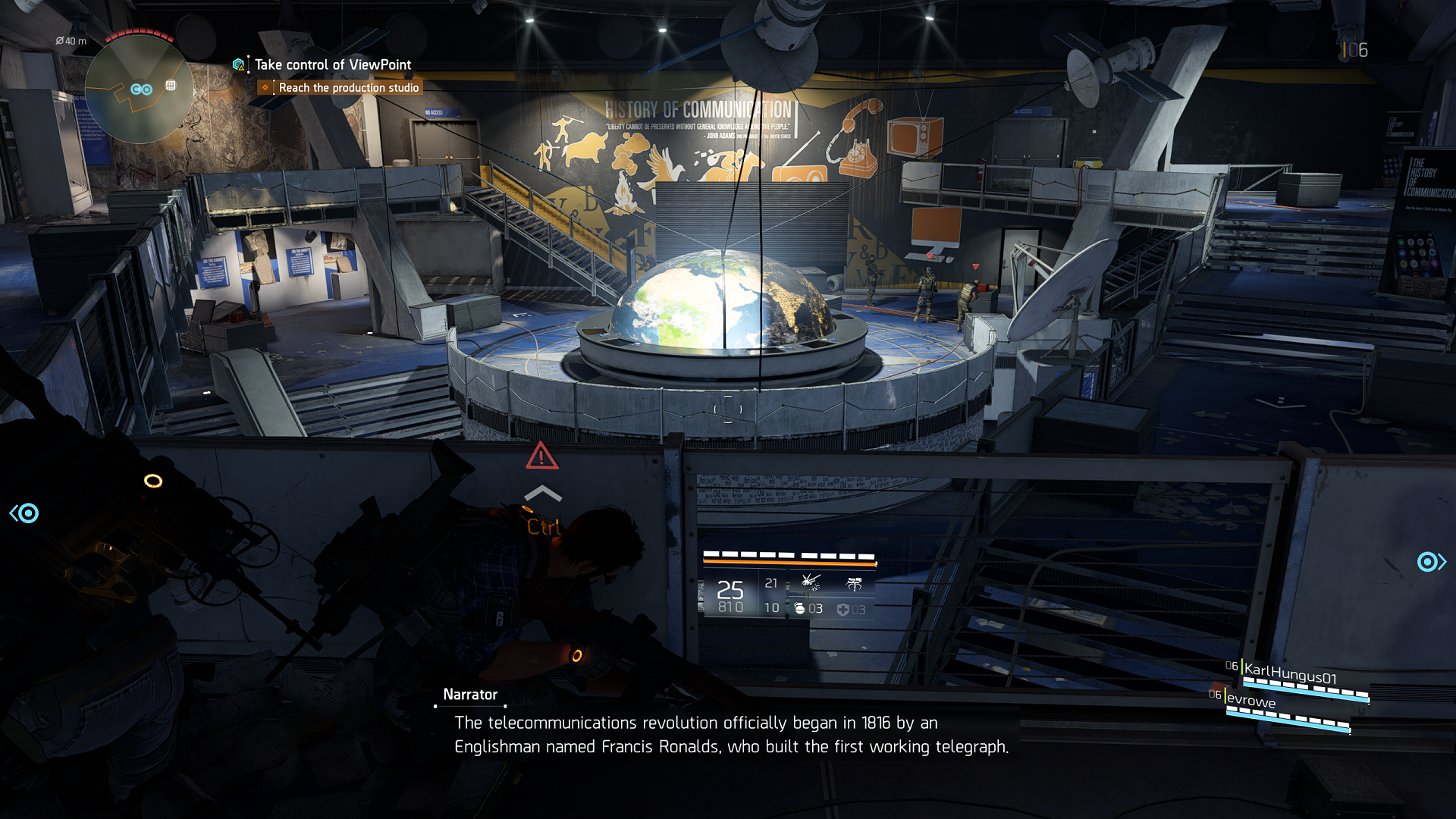Click the left off-screen teammate indicator
The image size is (1456, 819).
pos(25,513)
